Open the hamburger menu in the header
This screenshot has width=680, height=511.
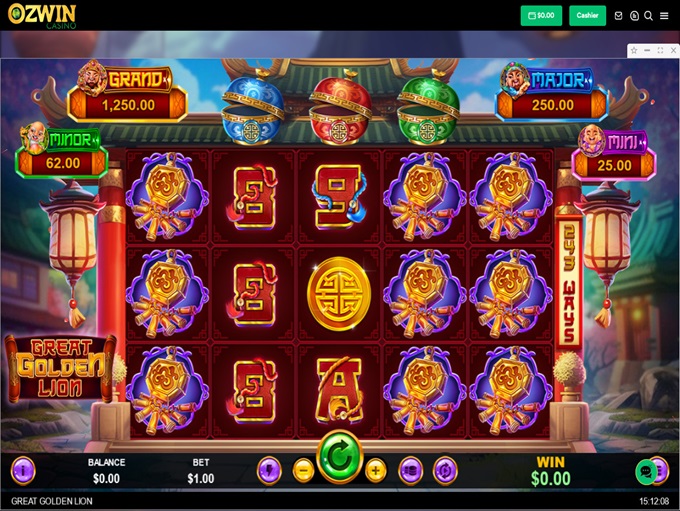[x=664, y=16]
